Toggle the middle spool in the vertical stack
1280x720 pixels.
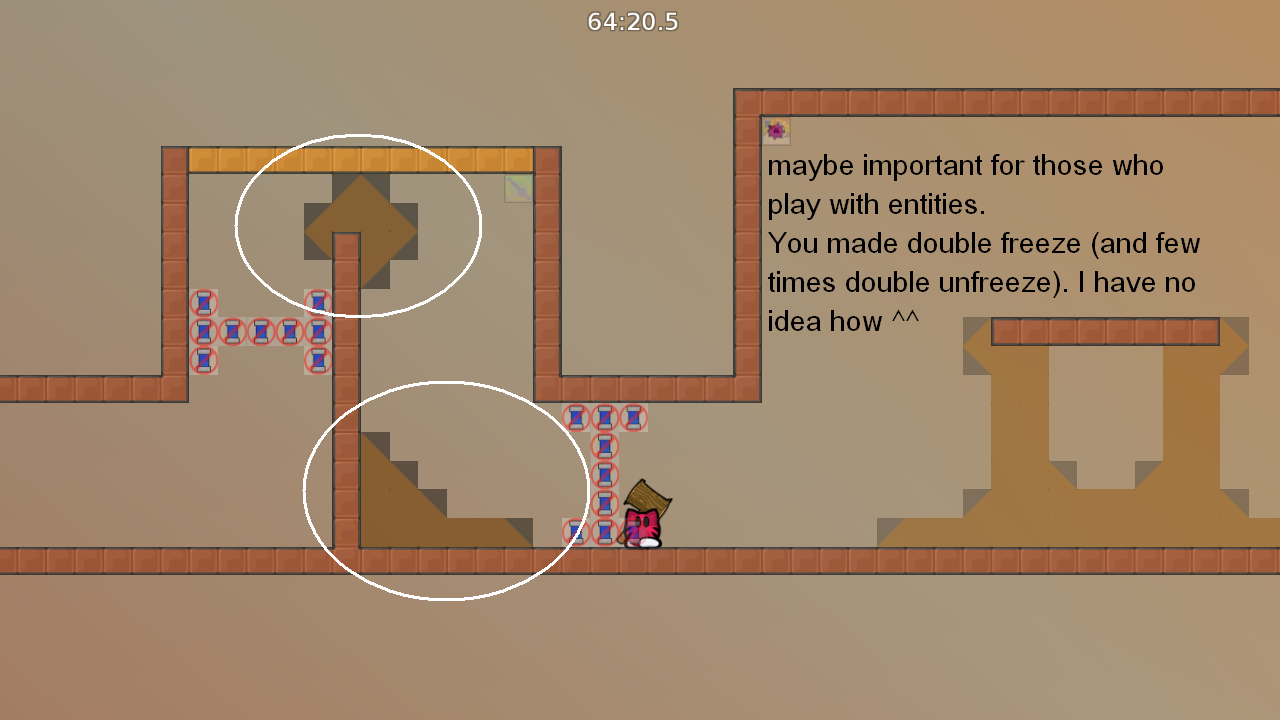(x=605, y=475)
